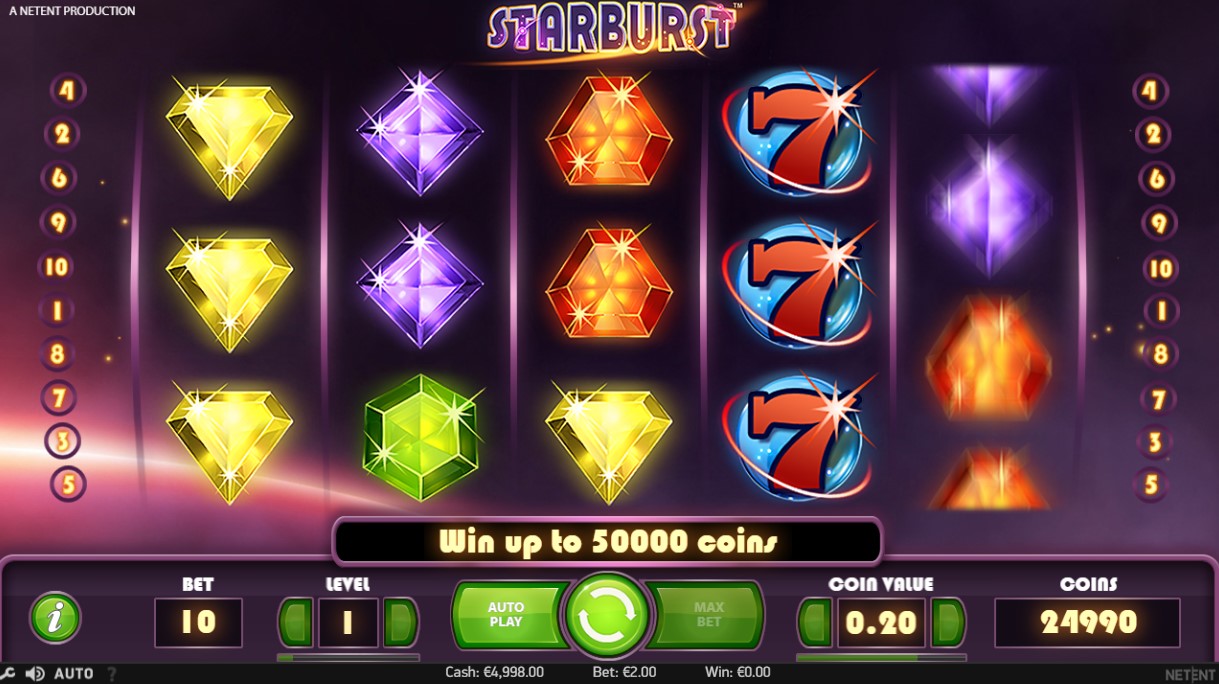The height and width of the screenshot is (684, 1219).
Task: Adjust the coin value slider bar
Action: tap(881, 658)
